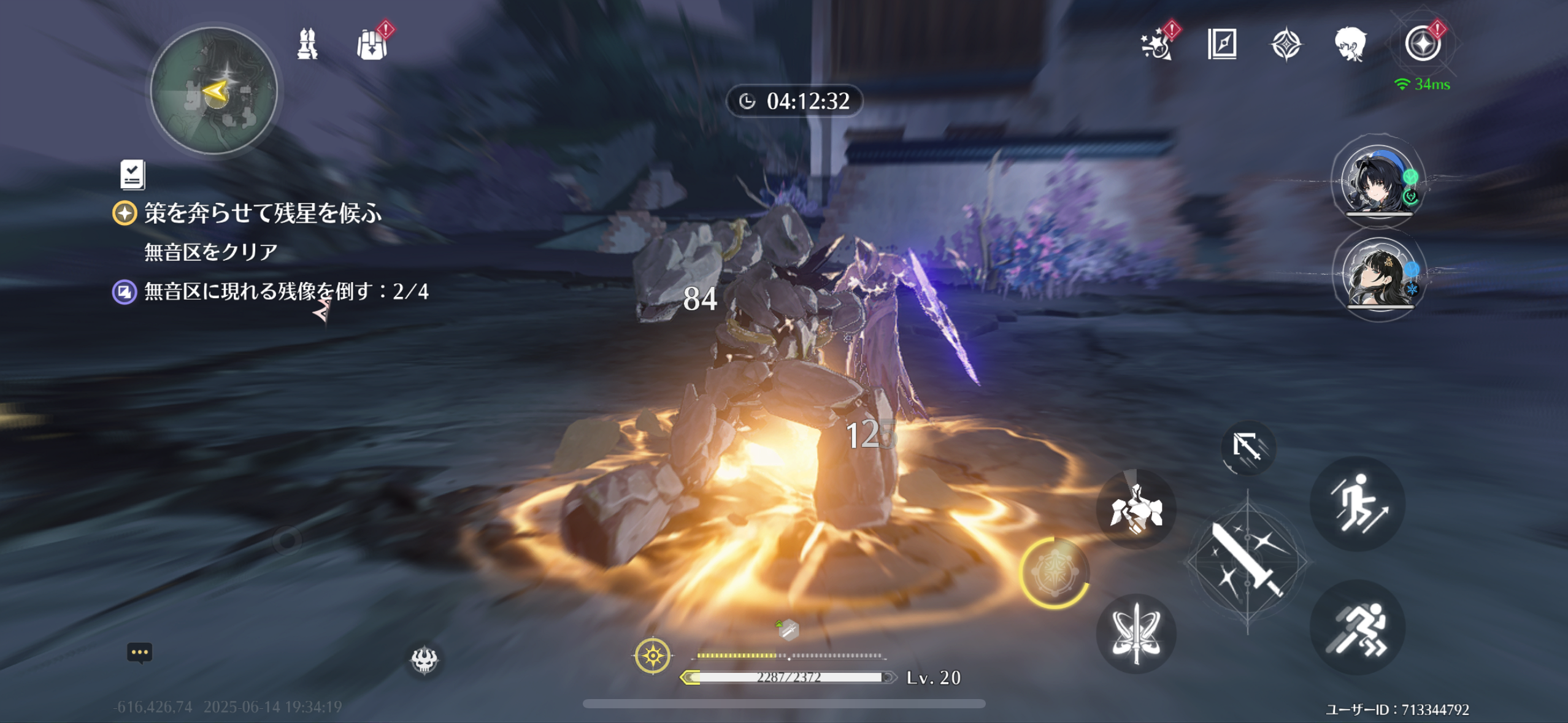Use the gold-ringed utility gadget button
The height and width of the screenshot is (723, 1568).
pos(1053,573)
